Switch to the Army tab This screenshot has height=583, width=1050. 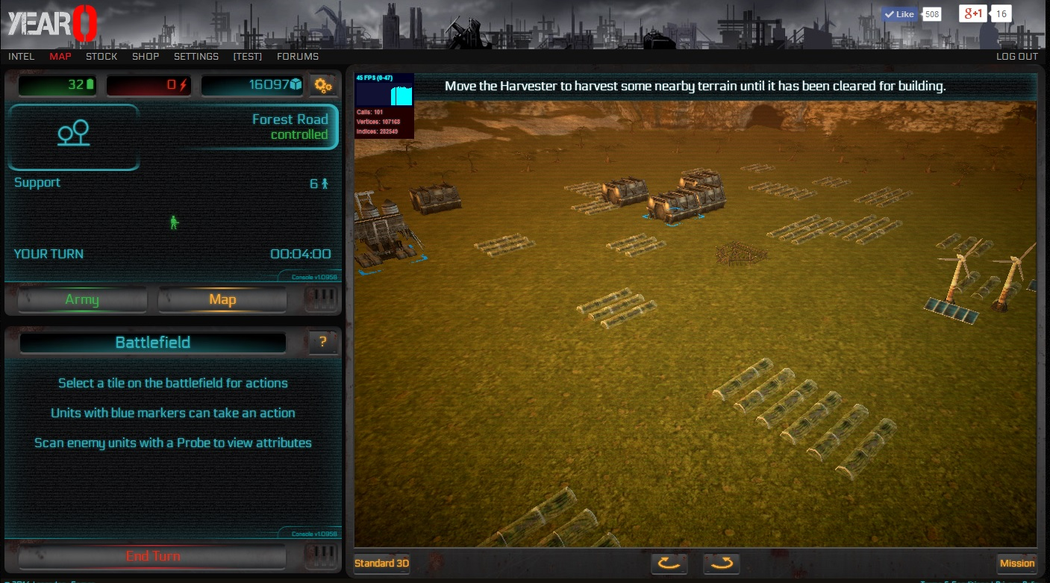[x=82, y=299]
